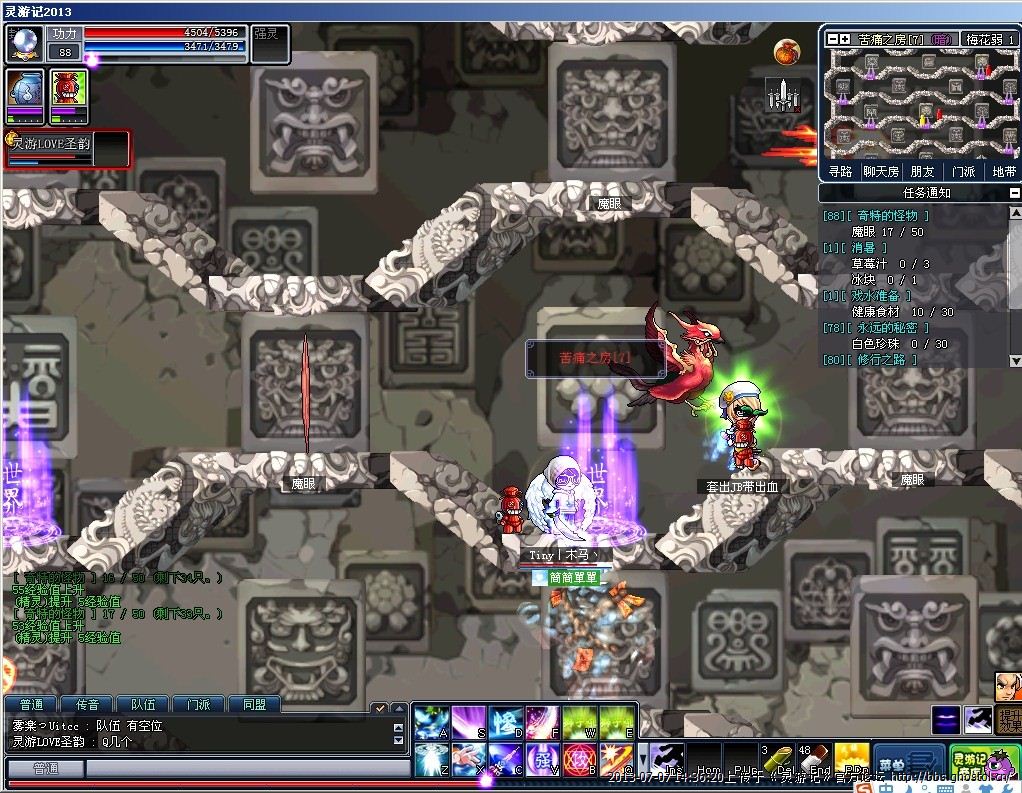Use the red-white capsule item stack of 48
Image resolution: width=1022 pixels, height=793 pixels.
click(815, 759)
